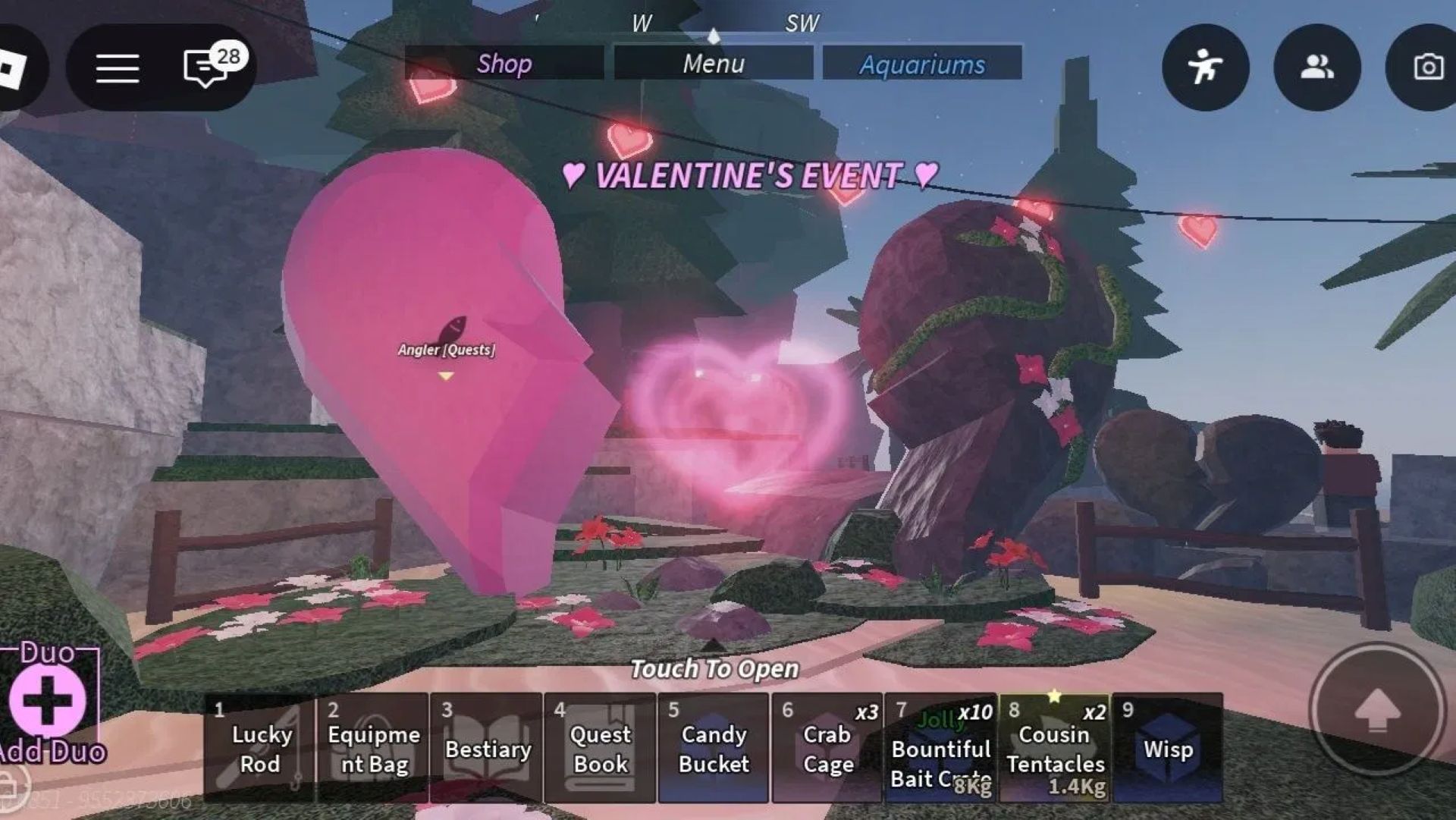Select the Lucky Rod hotbar slot
This screenshot has height=820, width=1456.
(260, 748)
